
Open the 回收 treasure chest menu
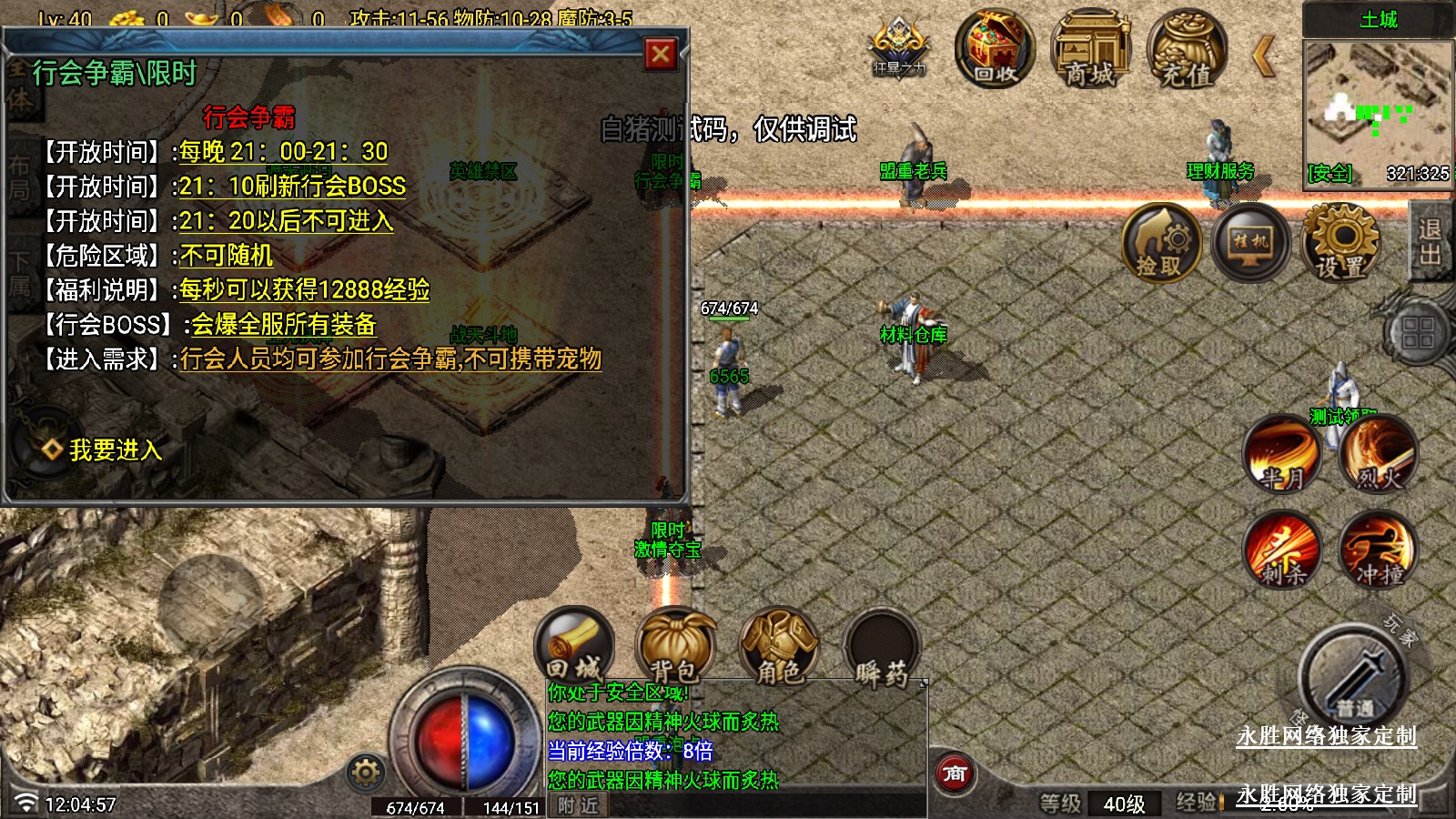click(995, 48)
